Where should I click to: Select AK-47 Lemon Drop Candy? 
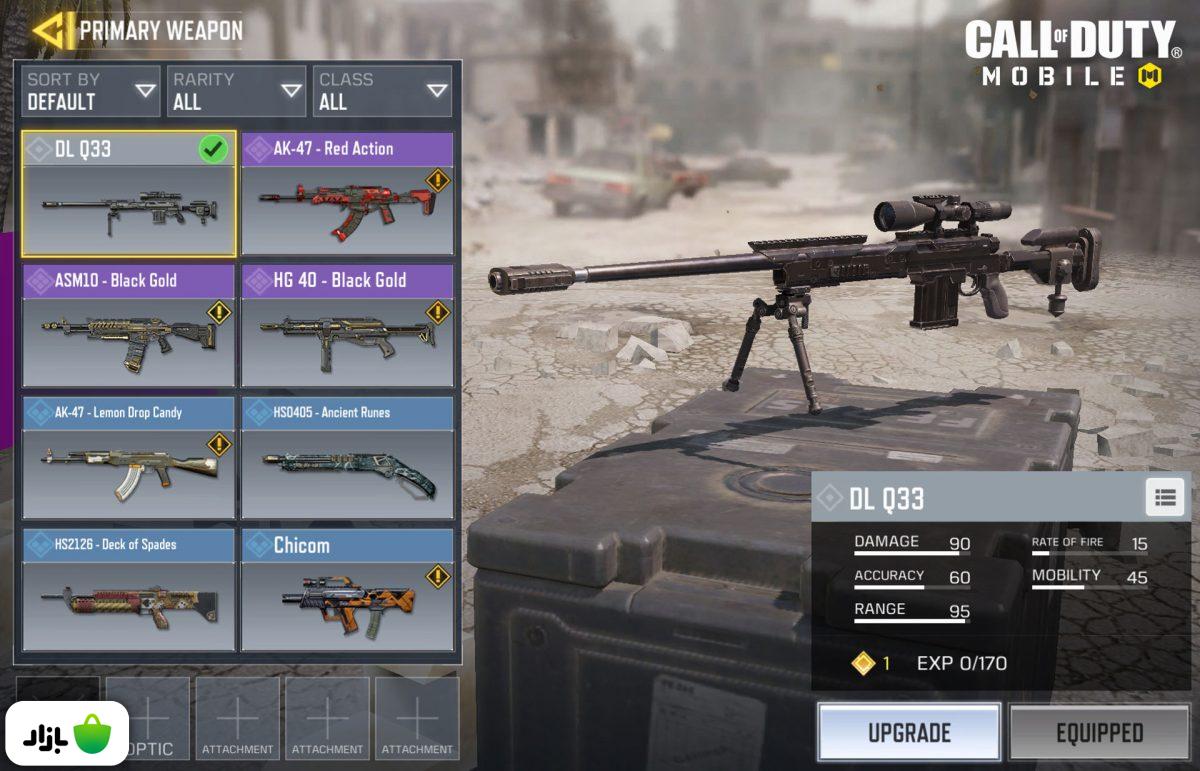129,458
